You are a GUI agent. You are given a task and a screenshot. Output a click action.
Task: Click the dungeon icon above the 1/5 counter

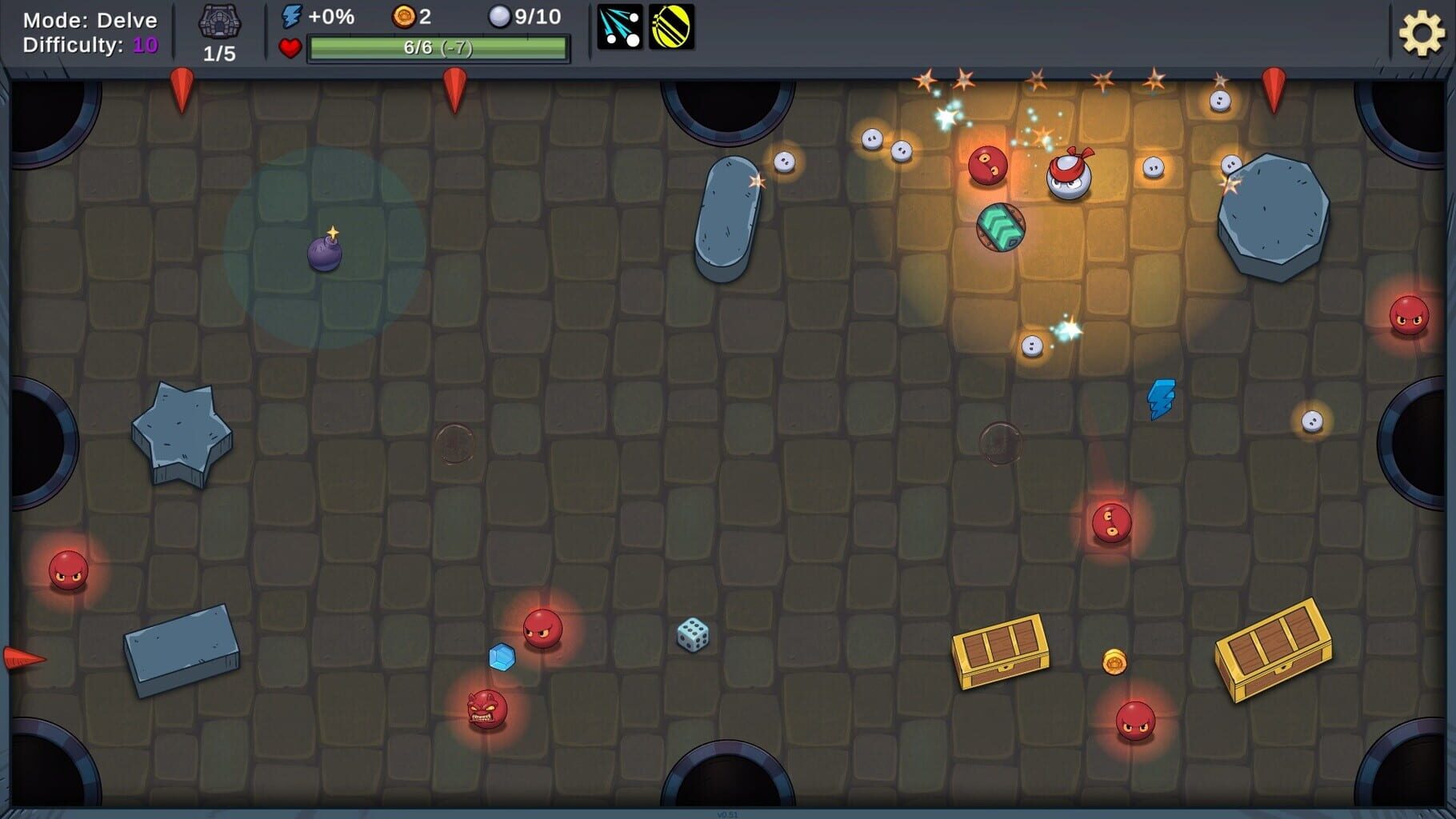coord(220,22)
